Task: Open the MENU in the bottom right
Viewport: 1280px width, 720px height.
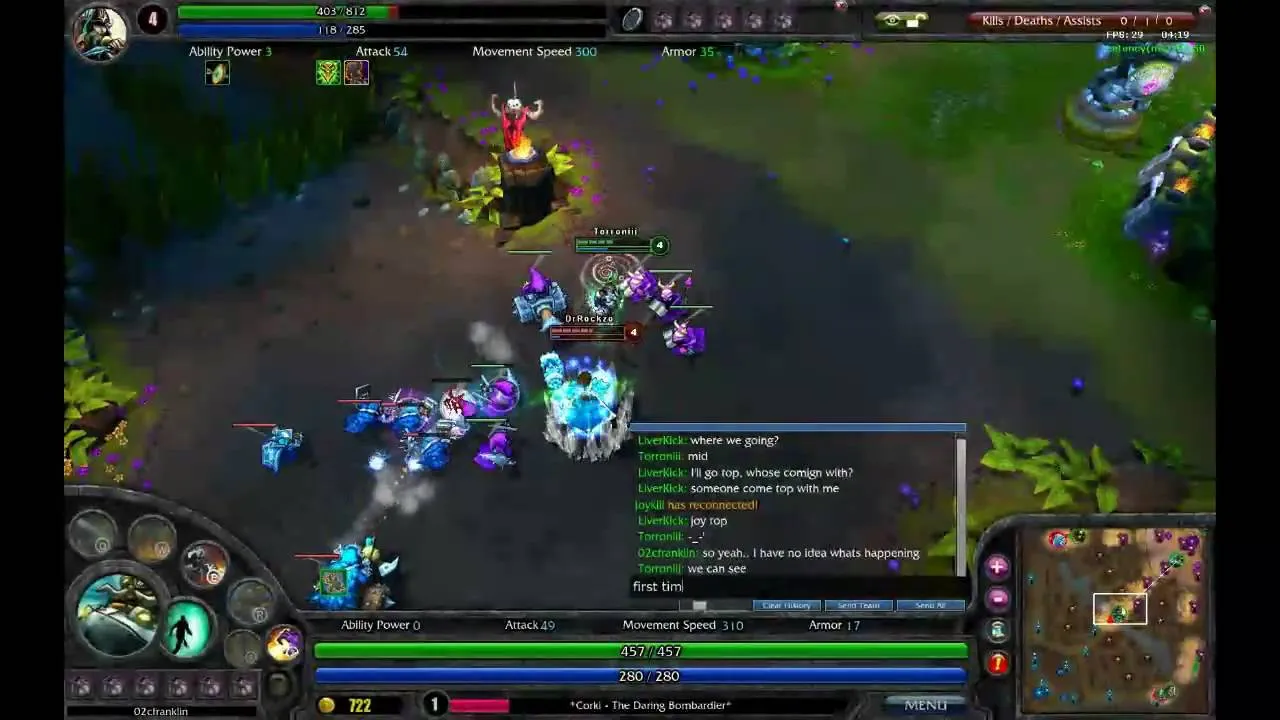Action: (x=925, y=705)
